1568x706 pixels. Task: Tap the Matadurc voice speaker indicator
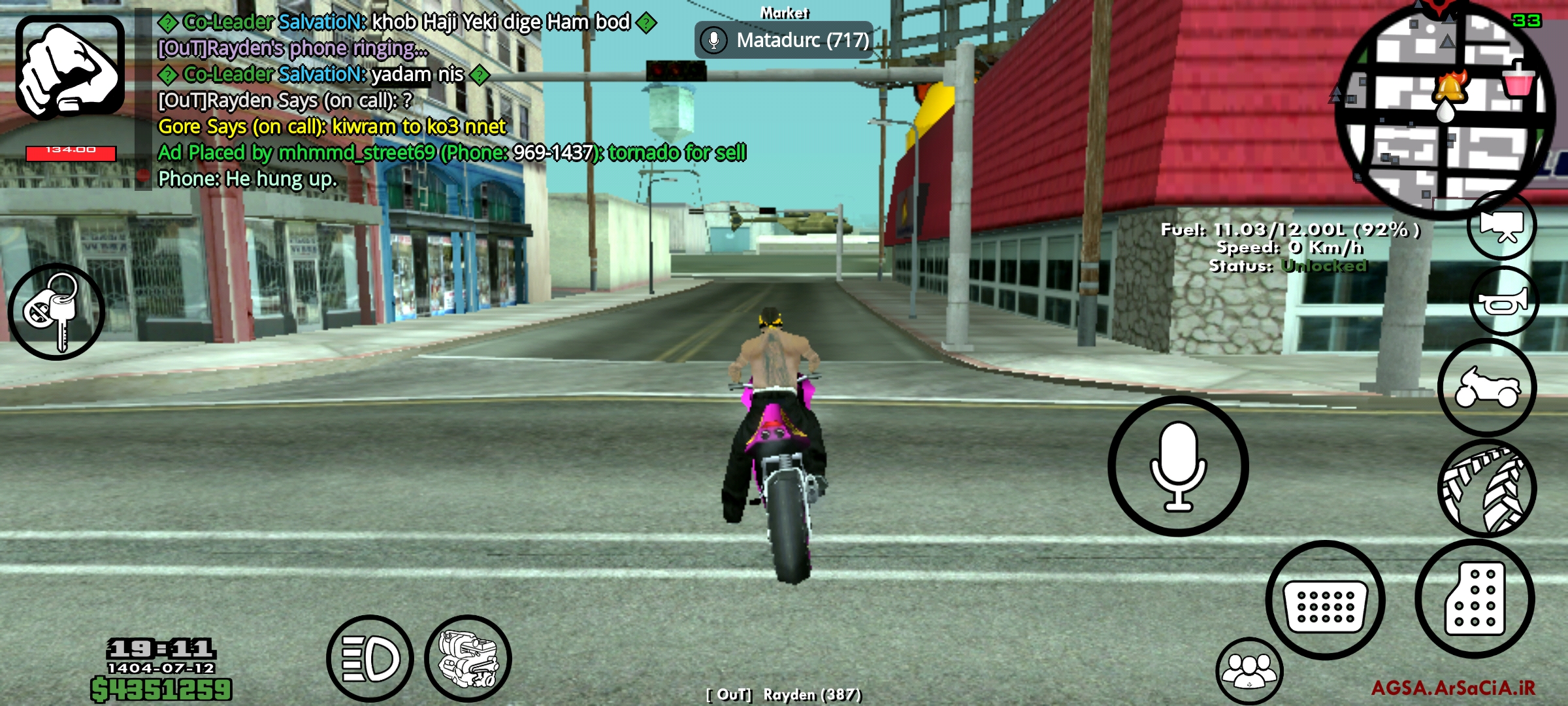click(x=784, y=41)
